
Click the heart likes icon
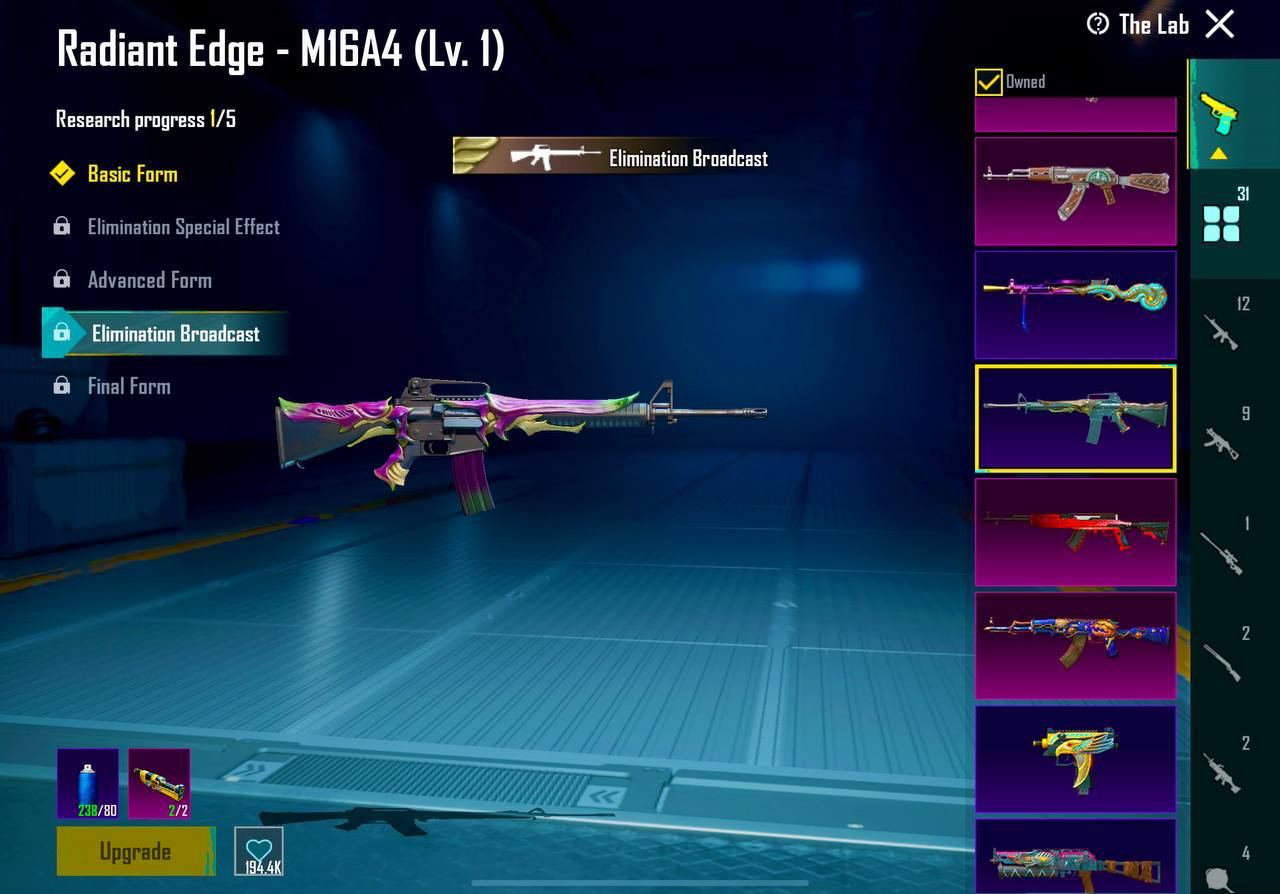coord(259,852)
